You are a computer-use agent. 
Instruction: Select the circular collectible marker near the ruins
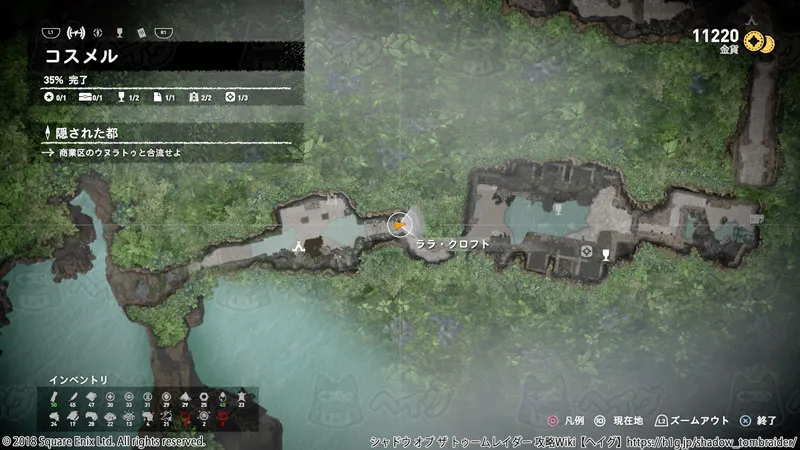[584, 250]
